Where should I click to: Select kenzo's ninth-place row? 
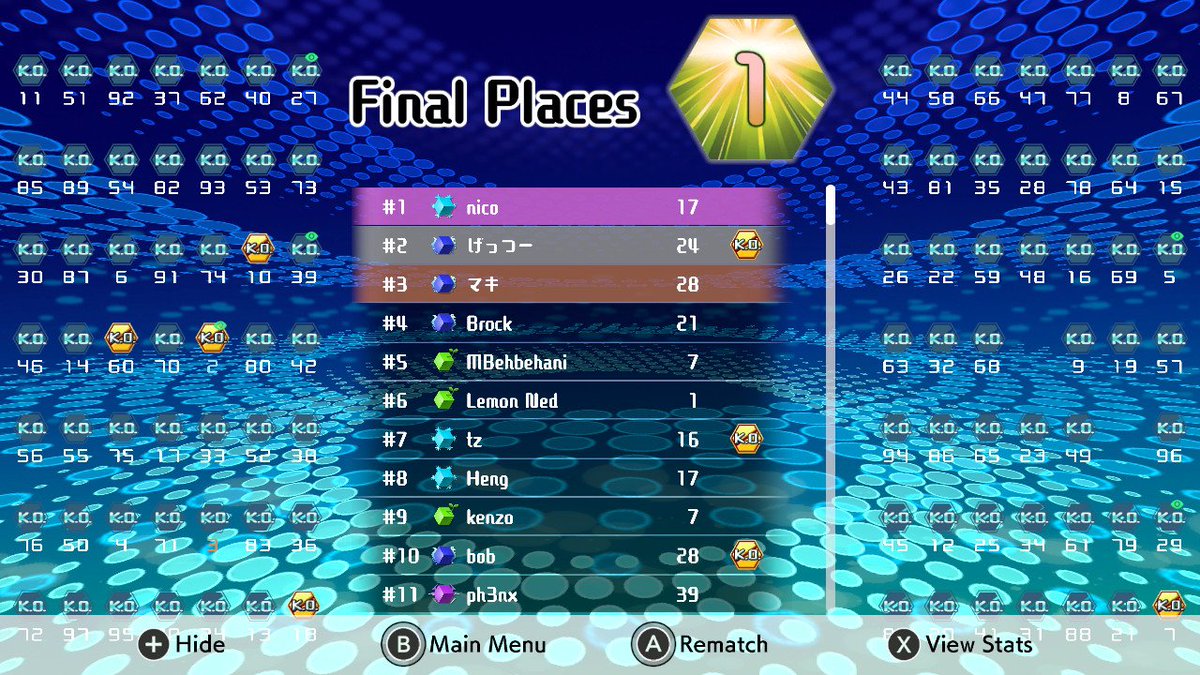(x=568, y=517)
